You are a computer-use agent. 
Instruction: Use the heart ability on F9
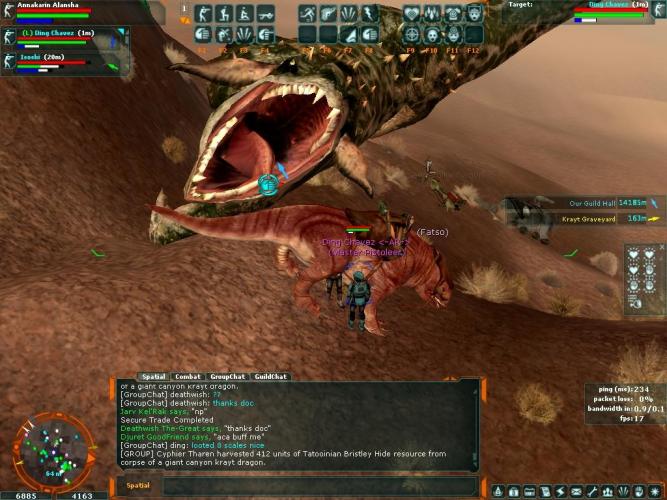tap(412, 14)
